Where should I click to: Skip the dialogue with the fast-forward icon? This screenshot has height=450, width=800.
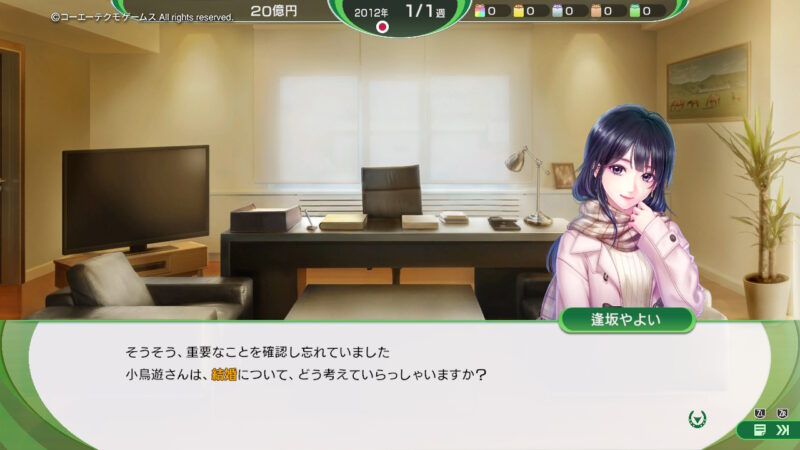point(783,430)
